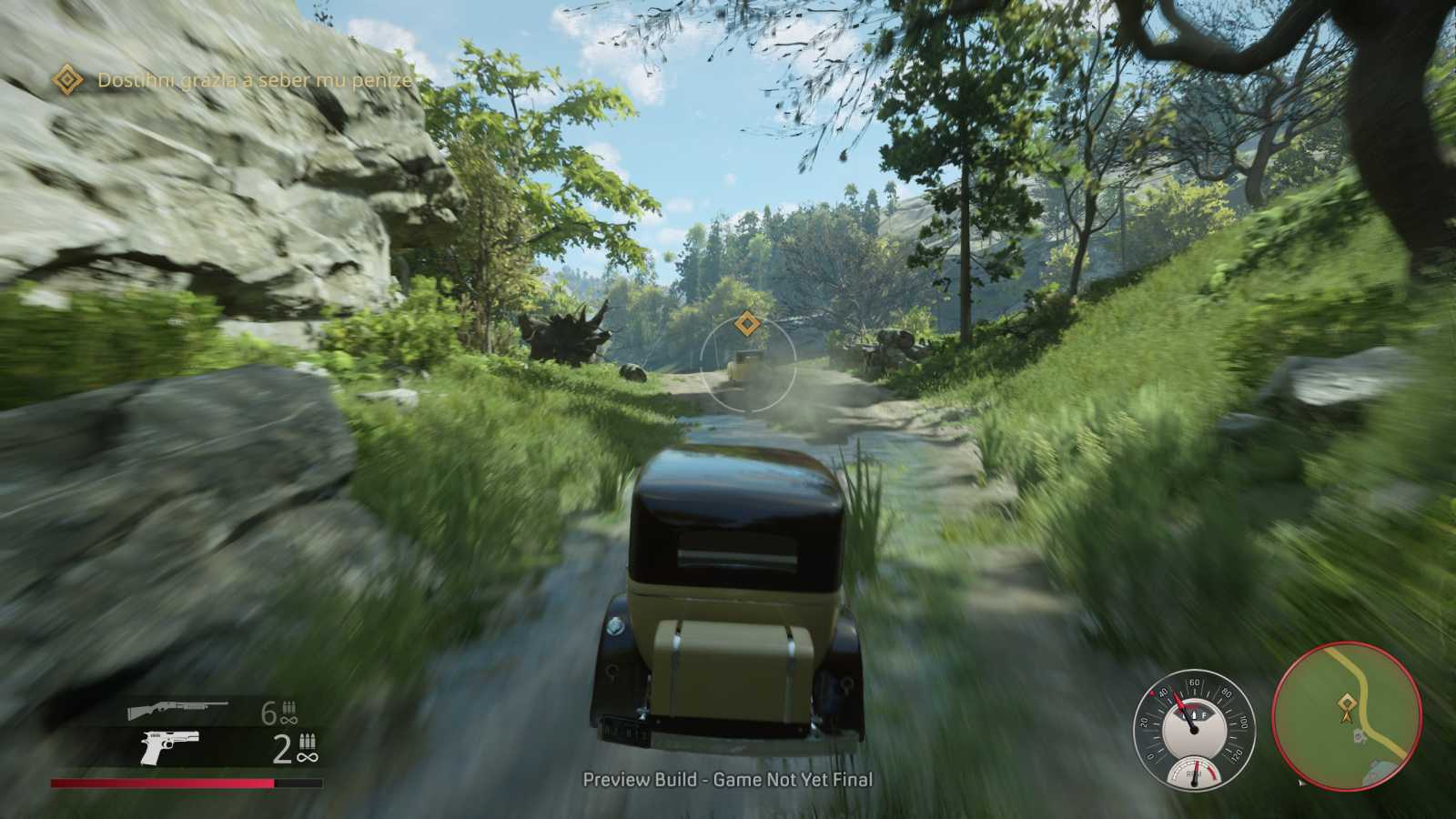1456x819 pixels.
Task: Click the objective marker on the minimap
Action: 1345,703
